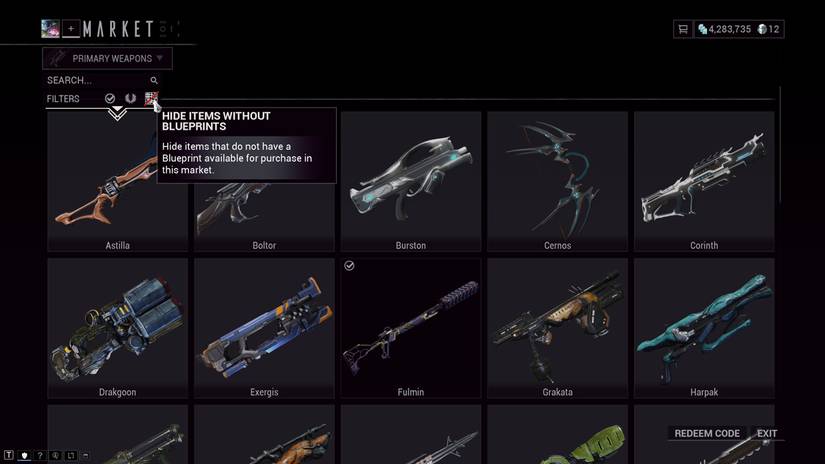Click the Redeem Code button
This screenshot has height=464, width=825.
click(x=707, y=433)
